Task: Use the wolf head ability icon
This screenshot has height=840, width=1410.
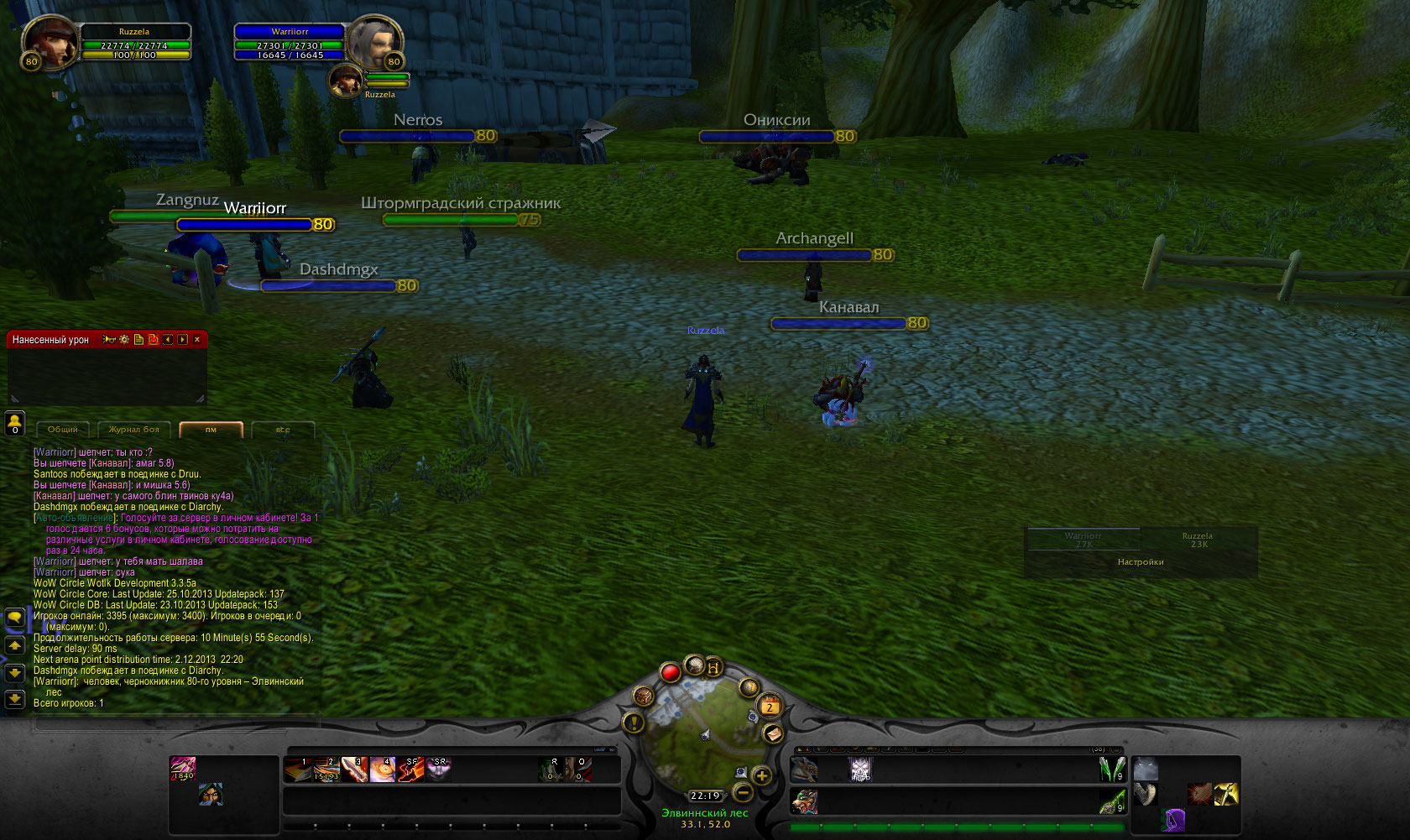Action: pos(1146,769)
